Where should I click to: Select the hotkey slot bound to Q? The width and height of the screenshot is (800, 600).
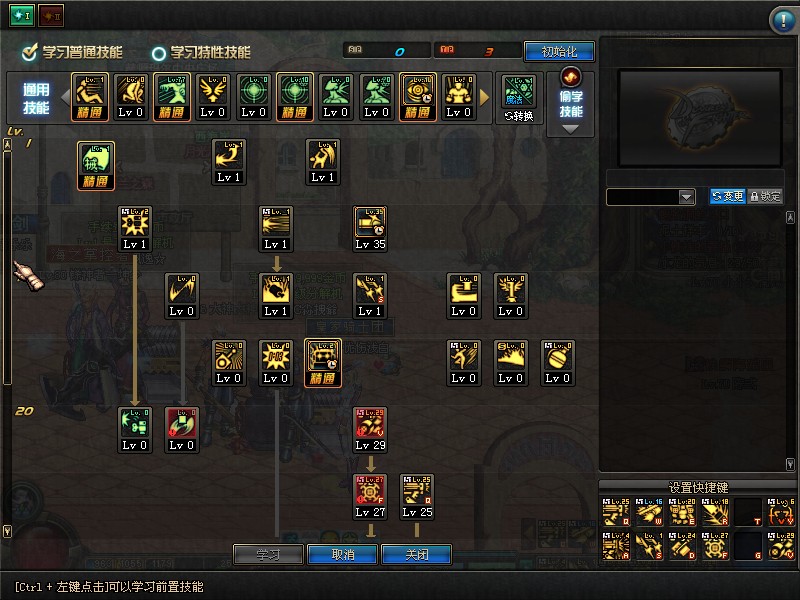tap(617, 512)
